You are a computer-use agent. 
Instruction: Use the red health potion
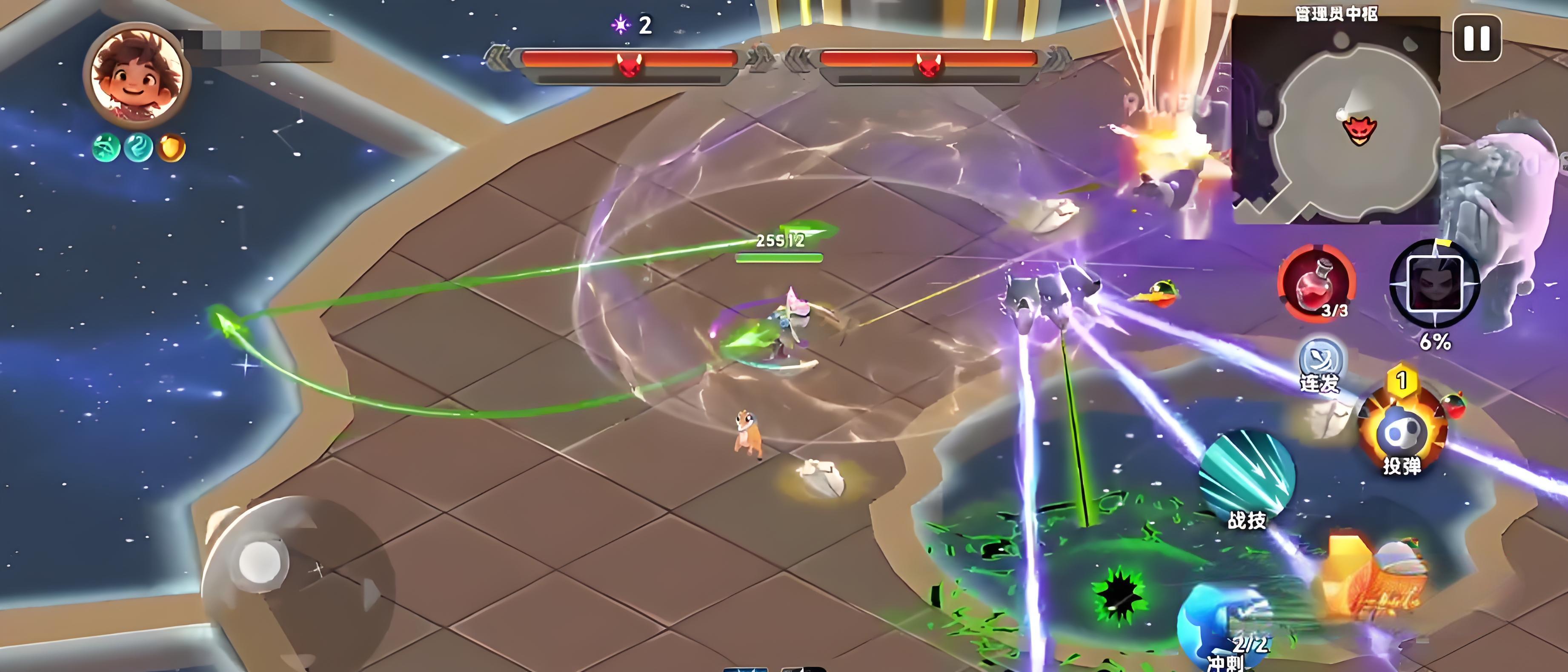coord(1316,283)
